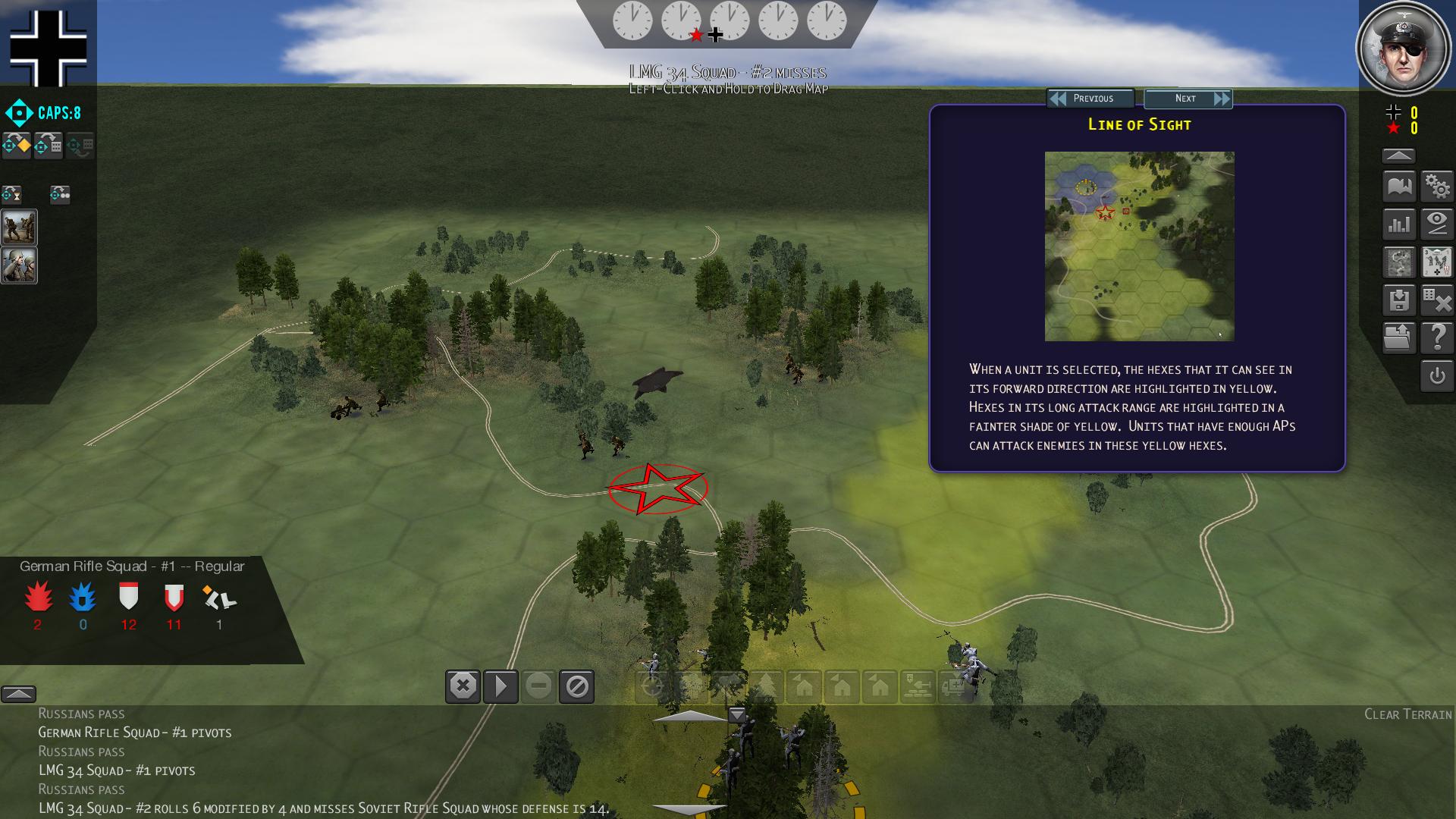Open help with the question mark button

point(1437,338)
